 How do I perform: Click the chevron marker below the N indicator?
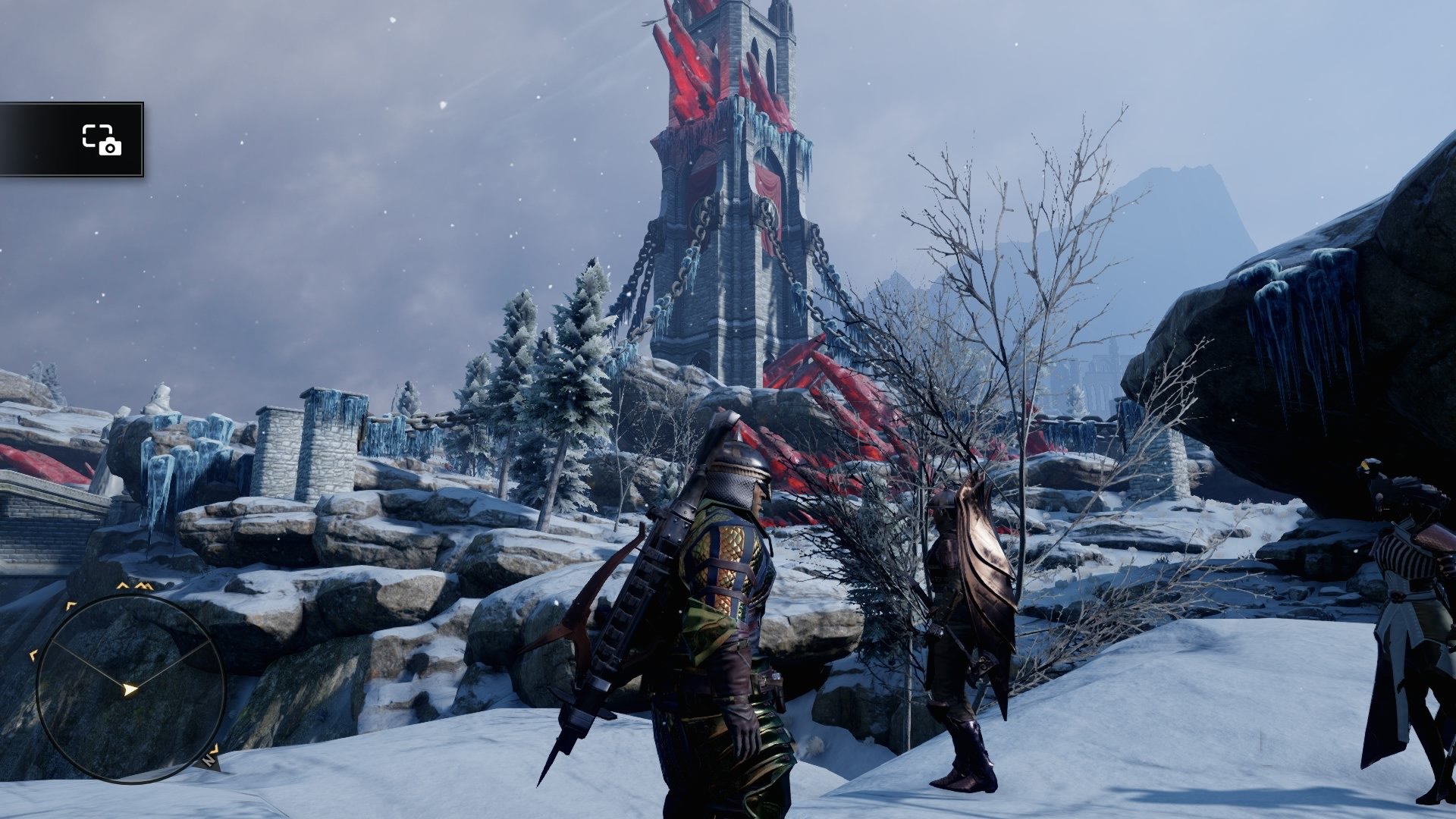(215, 748)
